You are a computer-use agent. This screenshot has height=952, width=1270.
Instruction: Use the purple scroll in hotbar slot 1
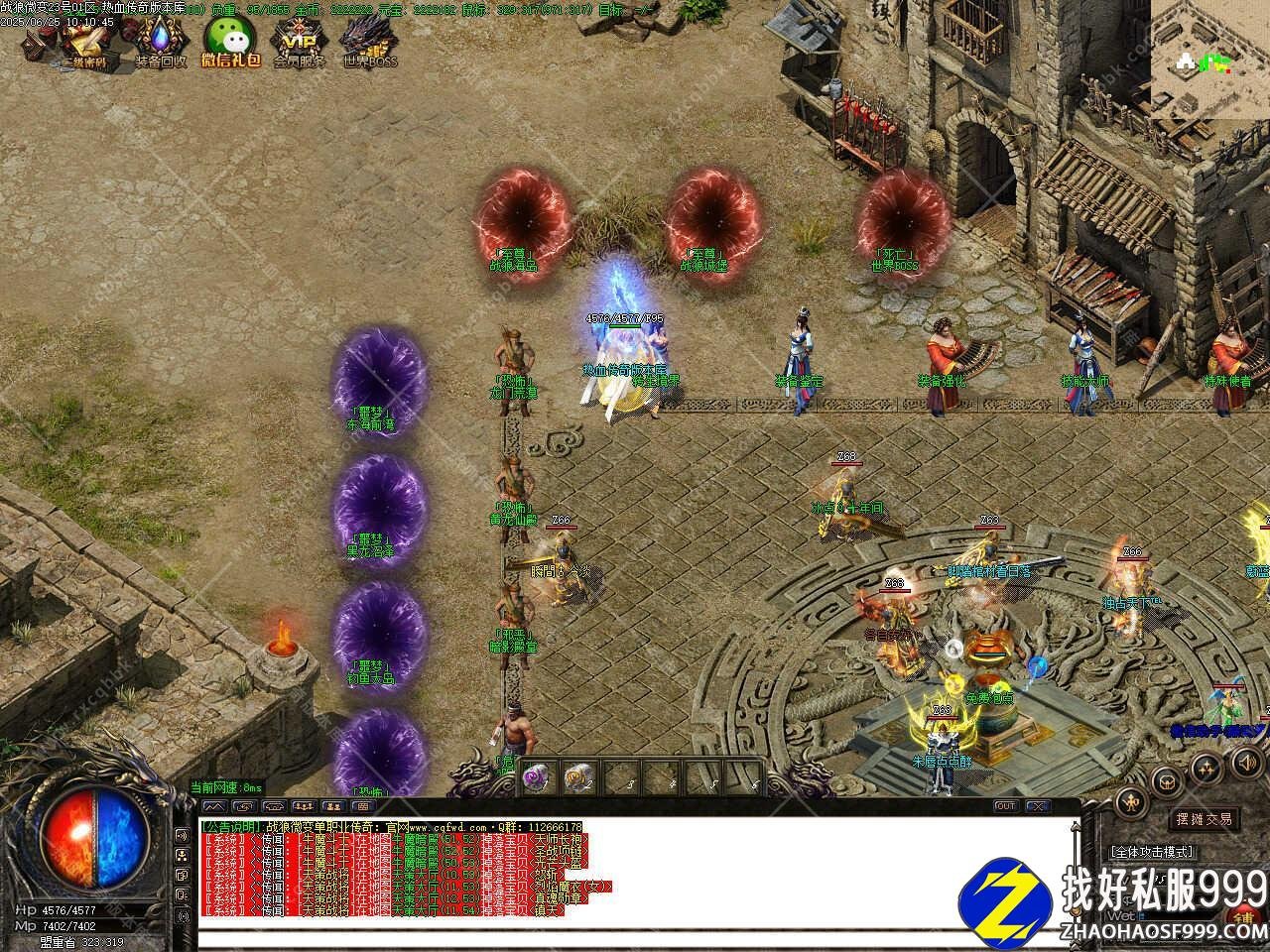click(x=537, y=776)
